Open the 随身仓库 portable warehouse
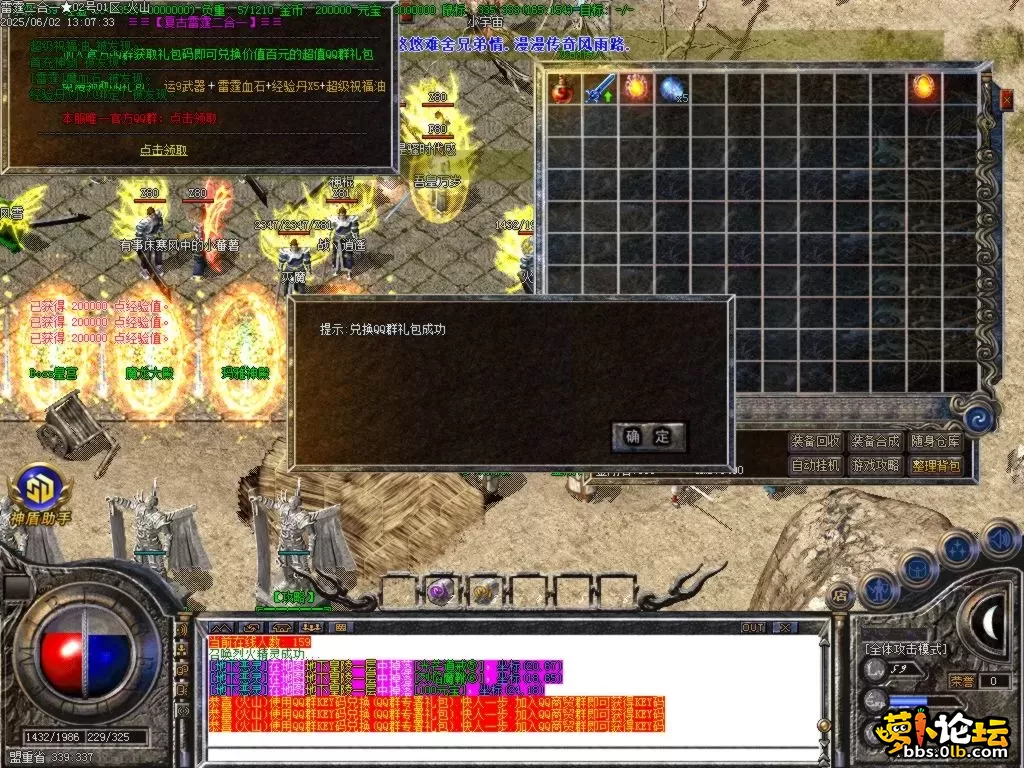The height and width of the screenshot is (768, 1024). coord(935,441)
